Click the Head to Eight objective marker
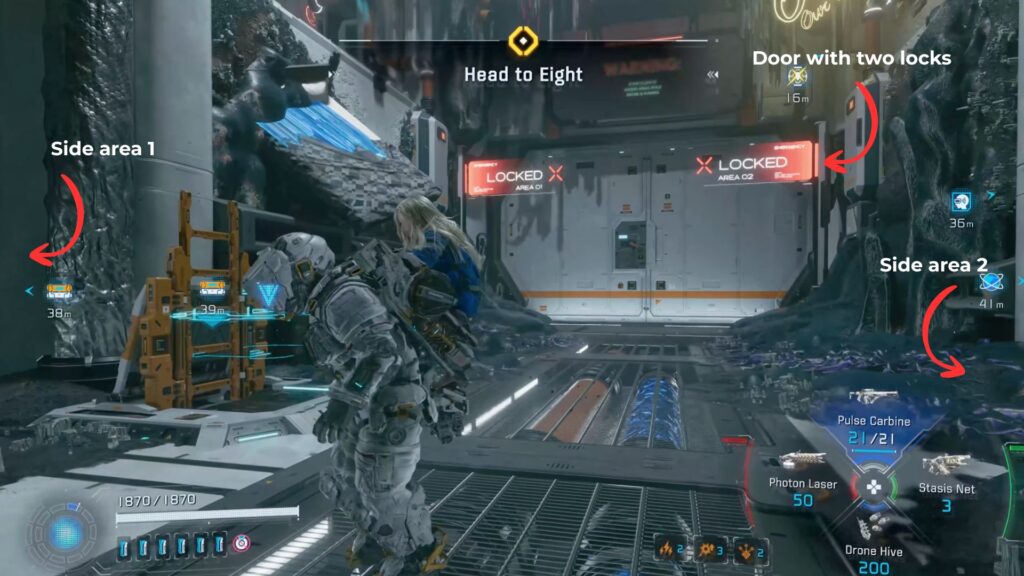The width and height of the screenshot is (1024, 576). (x=523, y=42)
